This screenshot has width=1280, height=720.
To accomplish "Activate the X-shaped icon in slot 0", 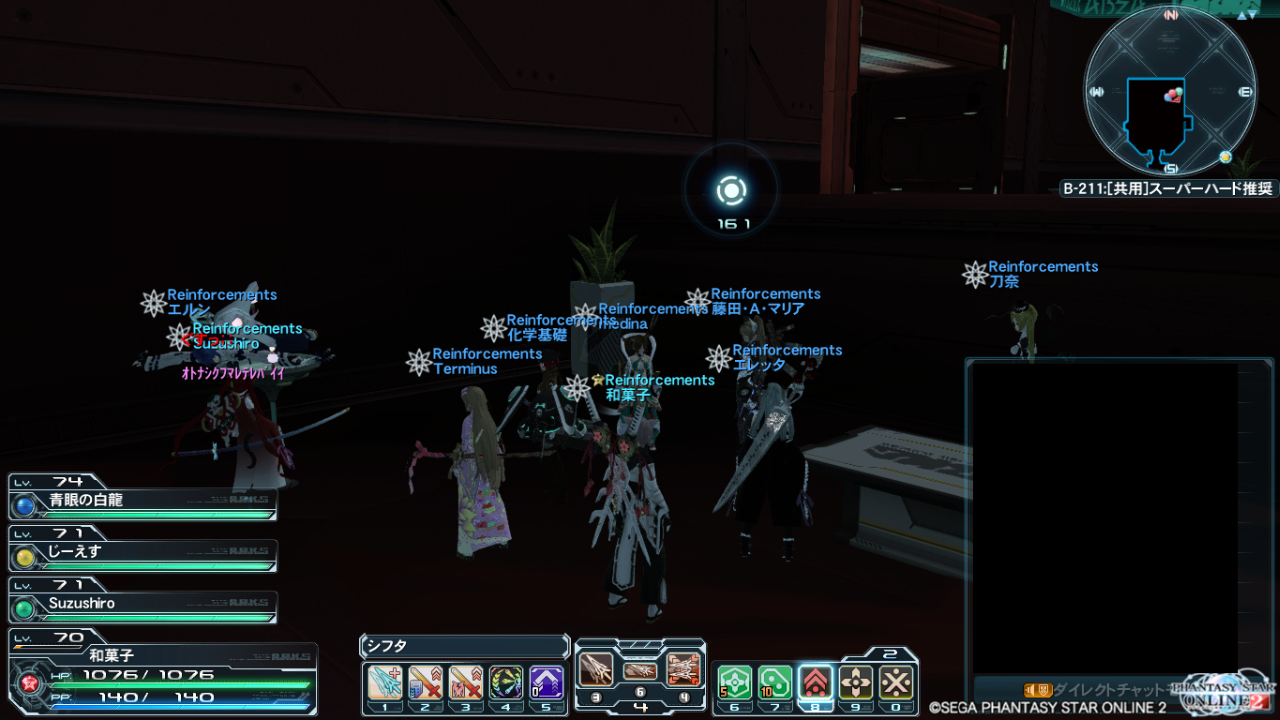I will tap(896, 682).
